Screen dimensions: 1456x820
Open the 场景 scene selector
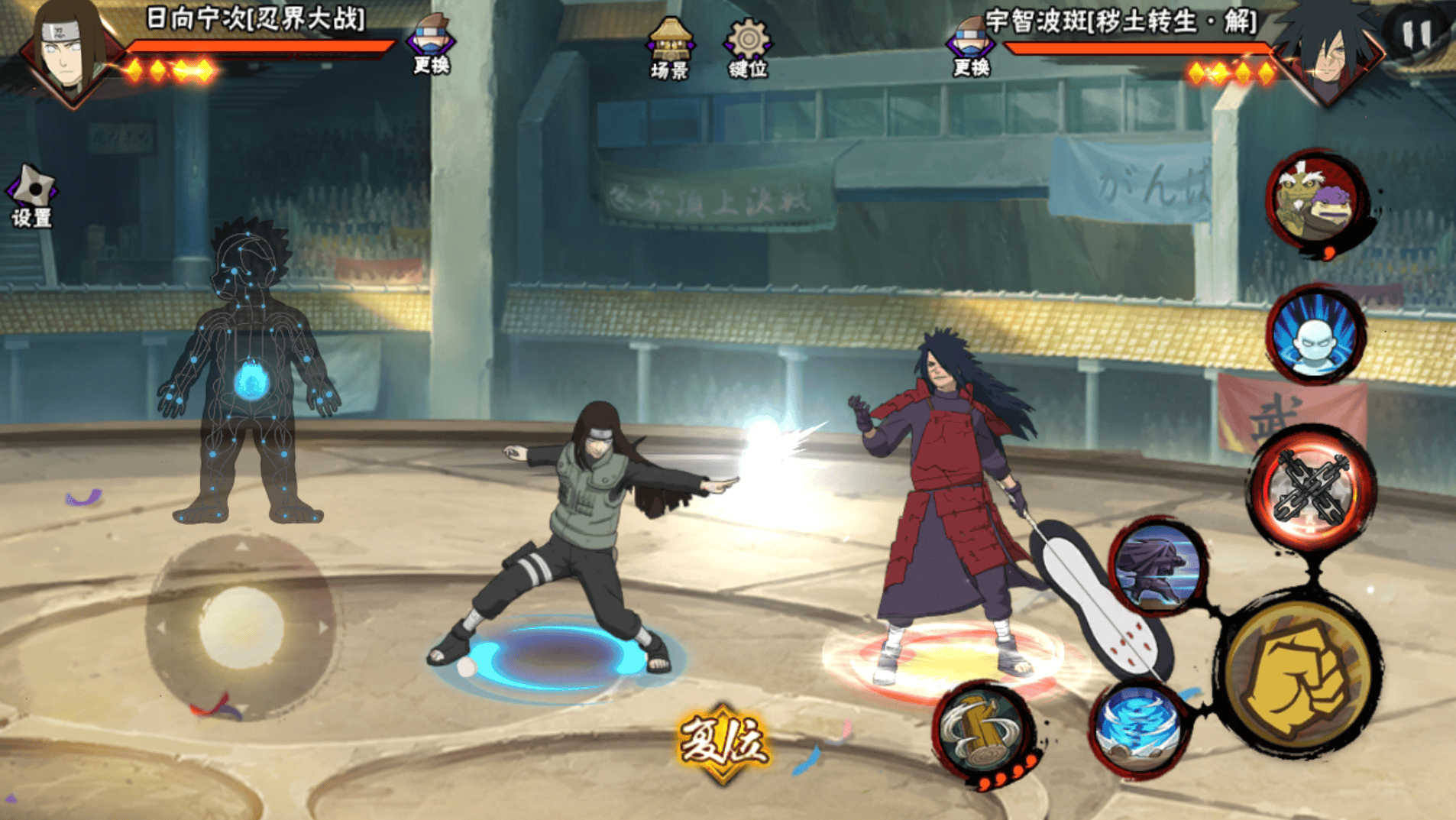tap(670, 48)
